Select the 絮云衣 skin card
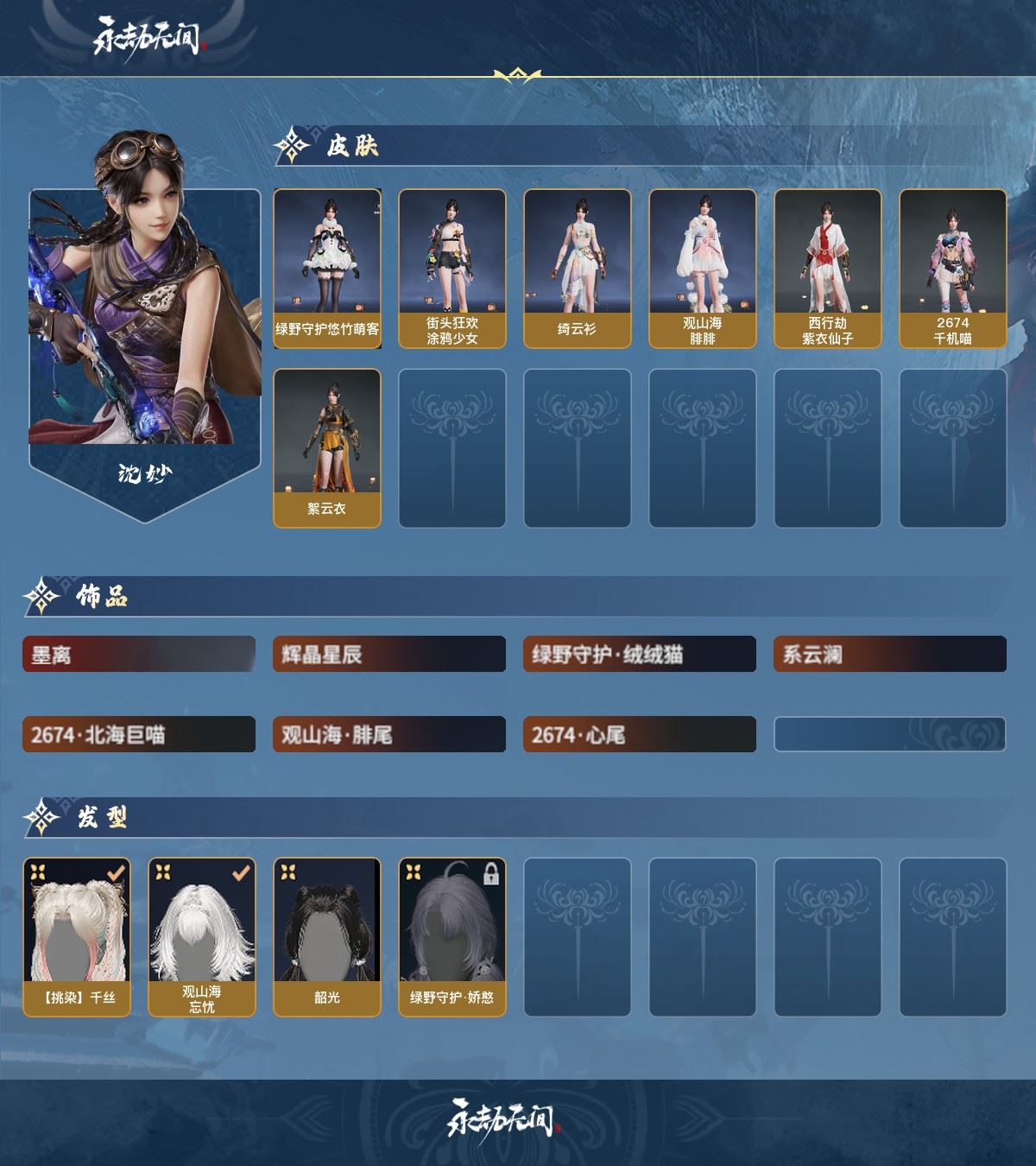Screen dimensions: 1036x1166 pyautogui.click(x=327, y=447)
